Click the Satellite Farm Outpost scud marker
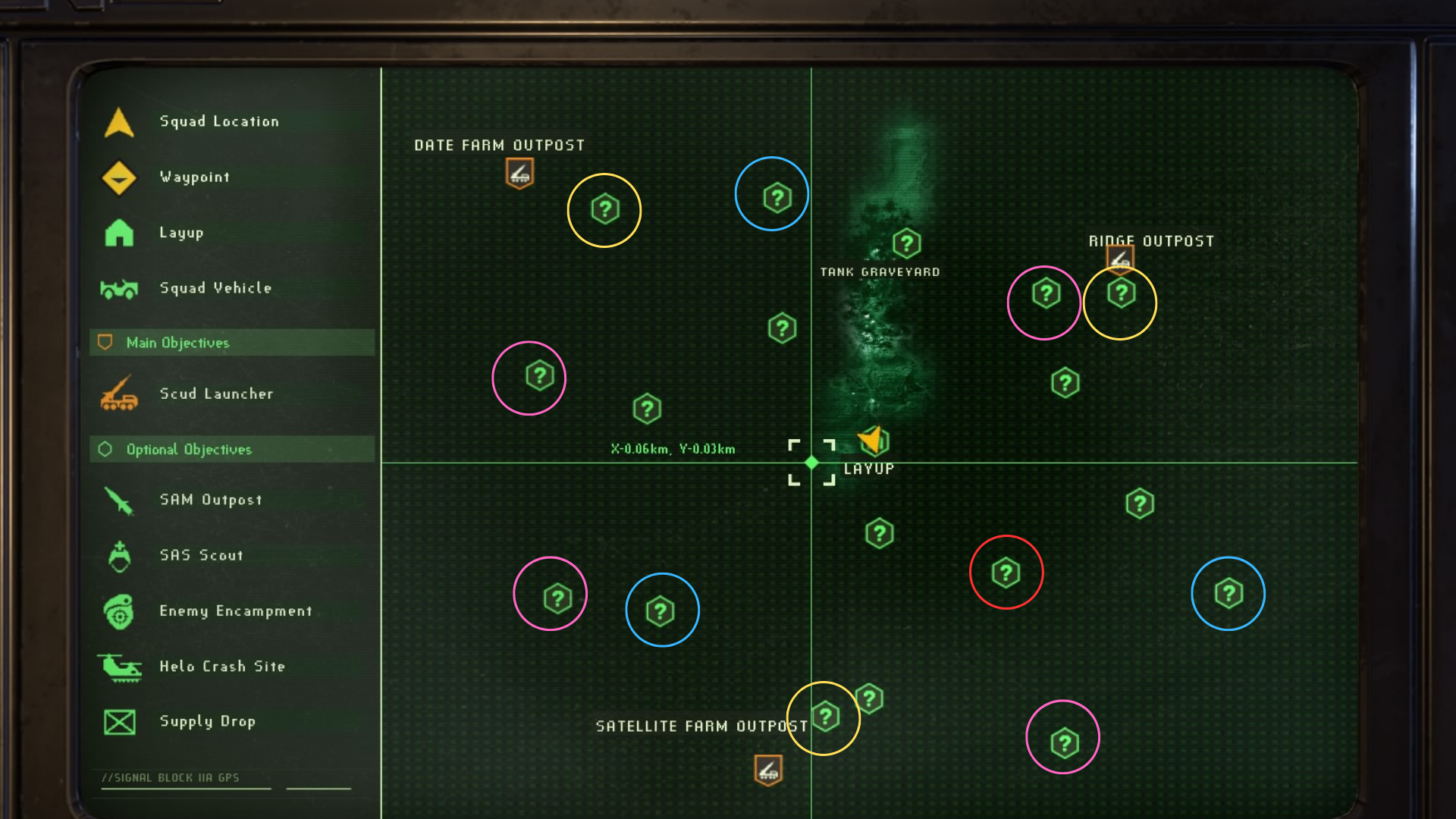The height and width of the screenshot is (819, 1456). click(x=768, y=770)
